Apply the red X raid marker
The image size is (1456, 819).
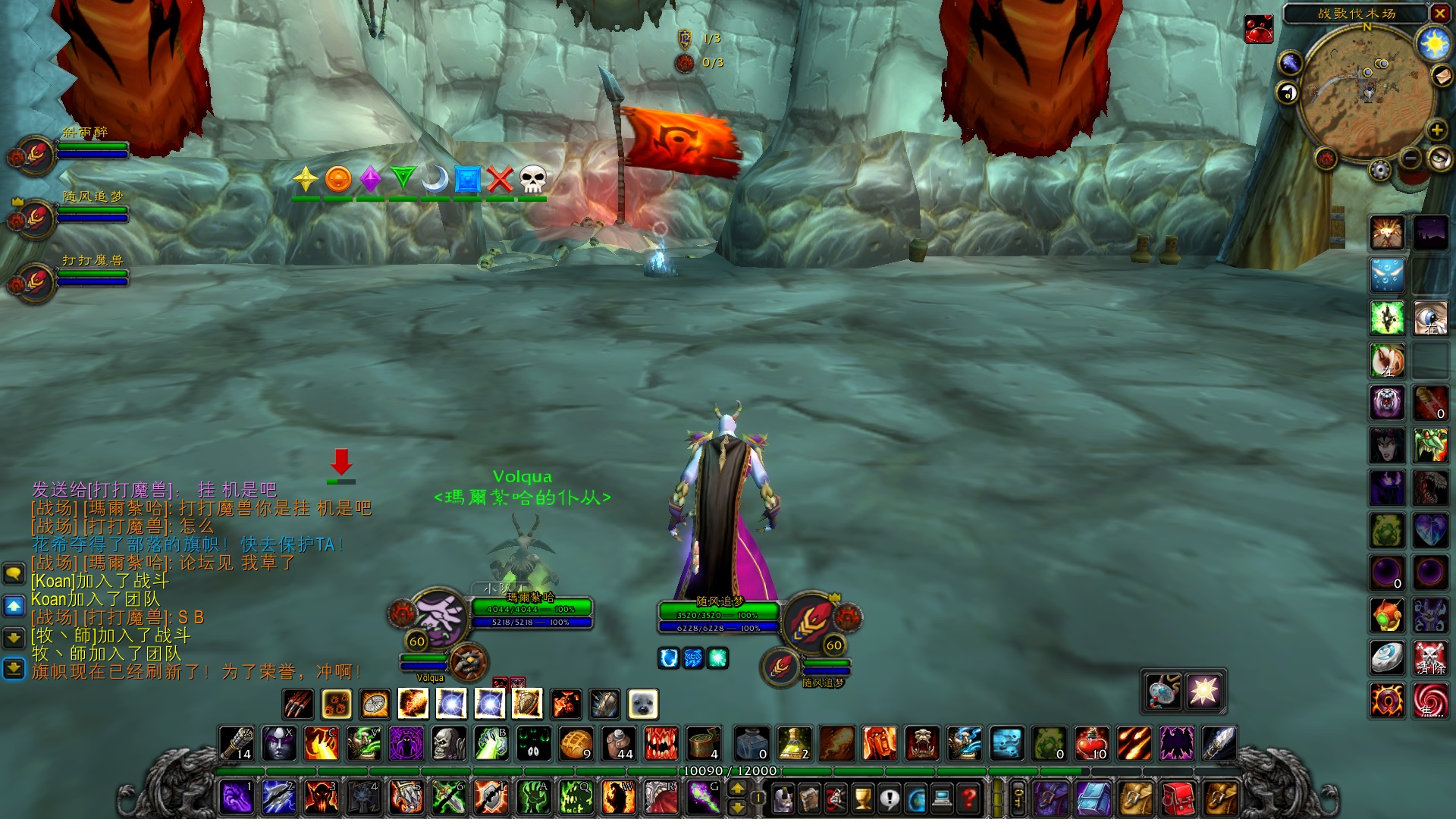tap(500, 180)
